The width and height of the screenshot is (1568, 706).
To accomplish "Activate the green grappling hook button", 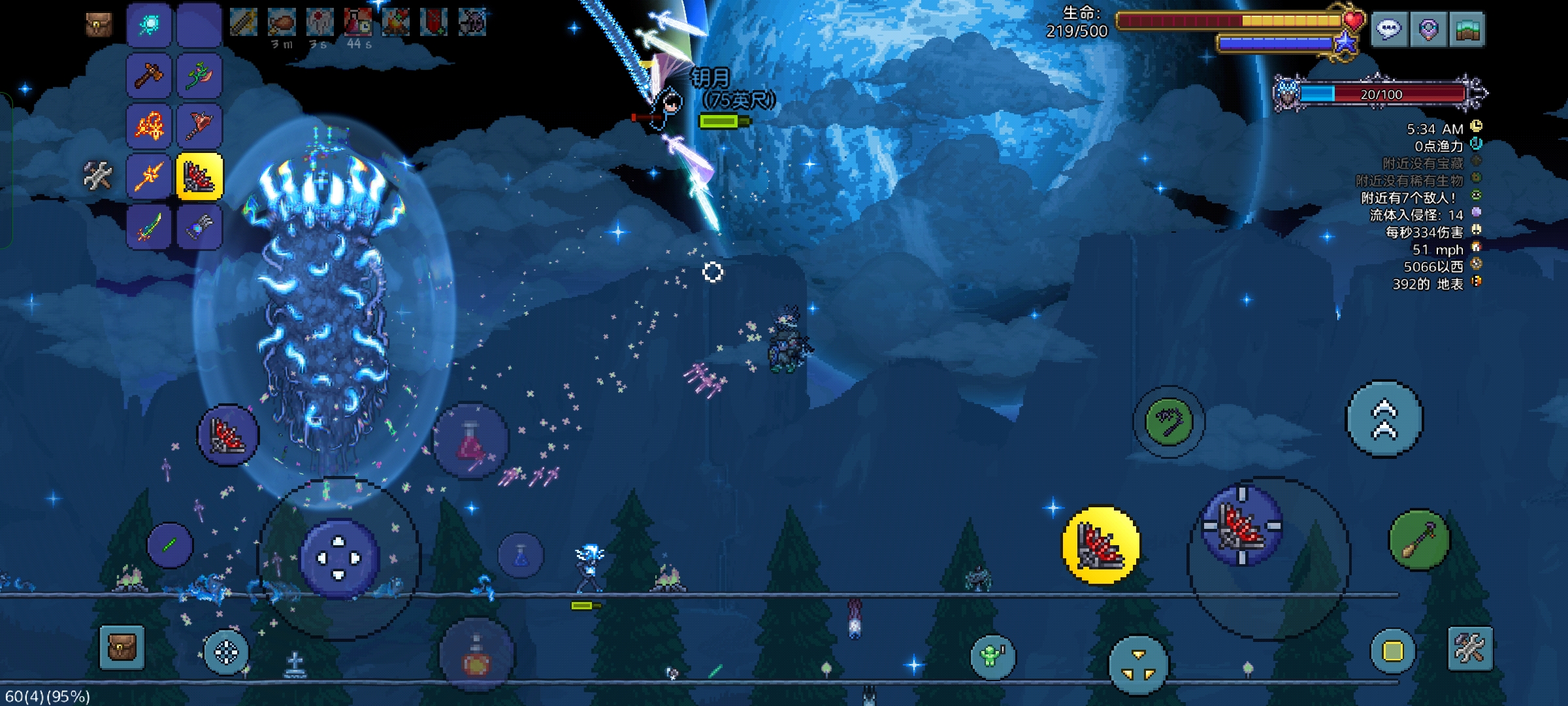I will pyautogui.click(x=1169, y=421).
